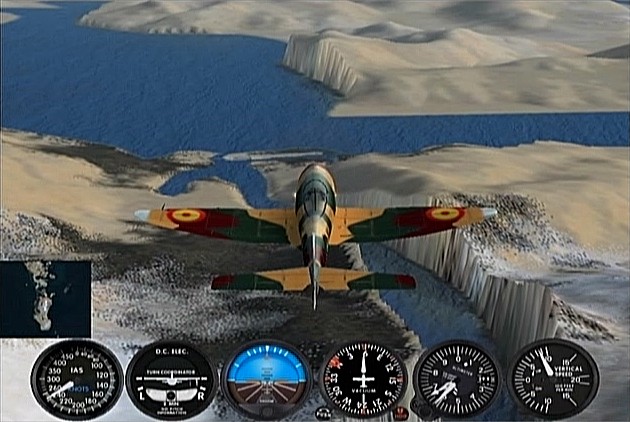Click the altimeter gauge

(x=456, y=380)
